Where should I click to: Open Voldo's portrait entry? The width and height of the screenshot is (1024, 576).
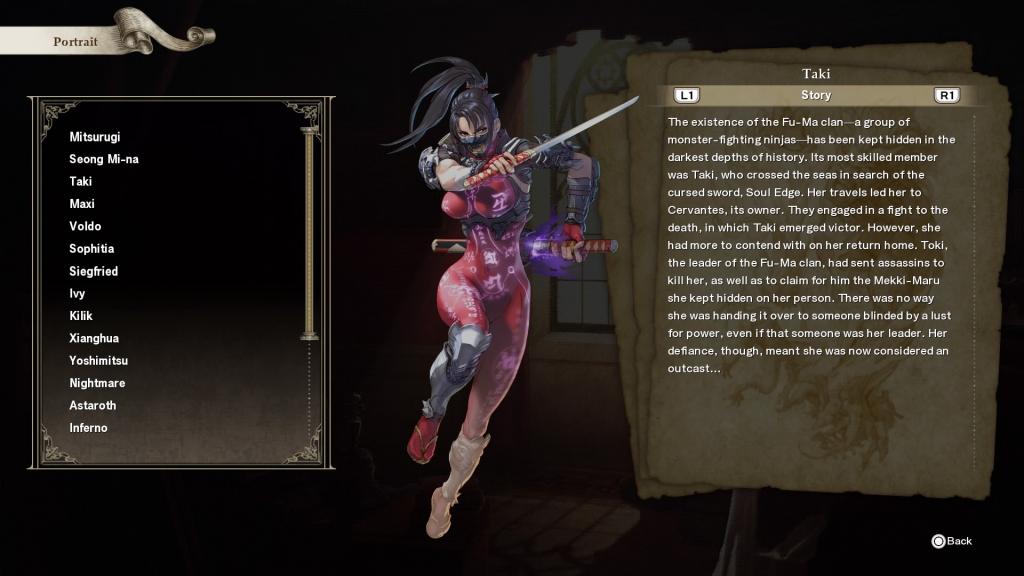(x=85, y=226)
